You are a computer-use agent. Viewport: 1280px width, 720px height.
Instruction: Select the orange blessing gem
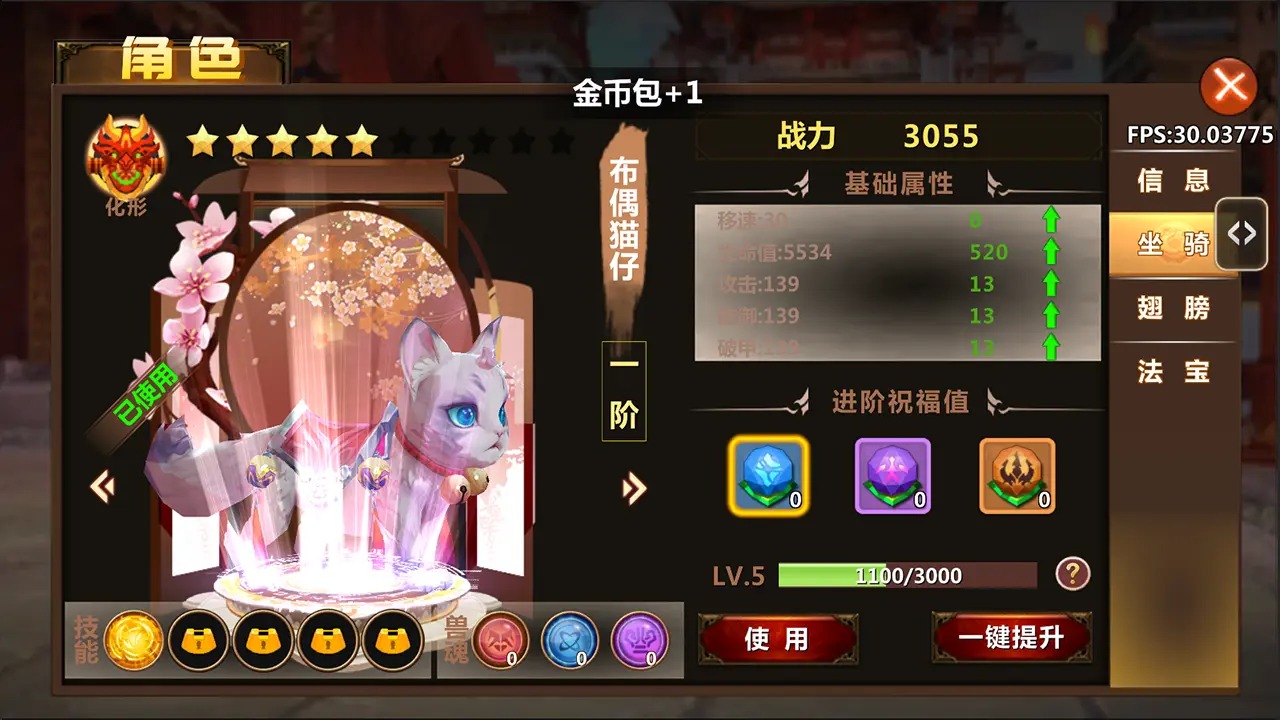point(1017,477)
